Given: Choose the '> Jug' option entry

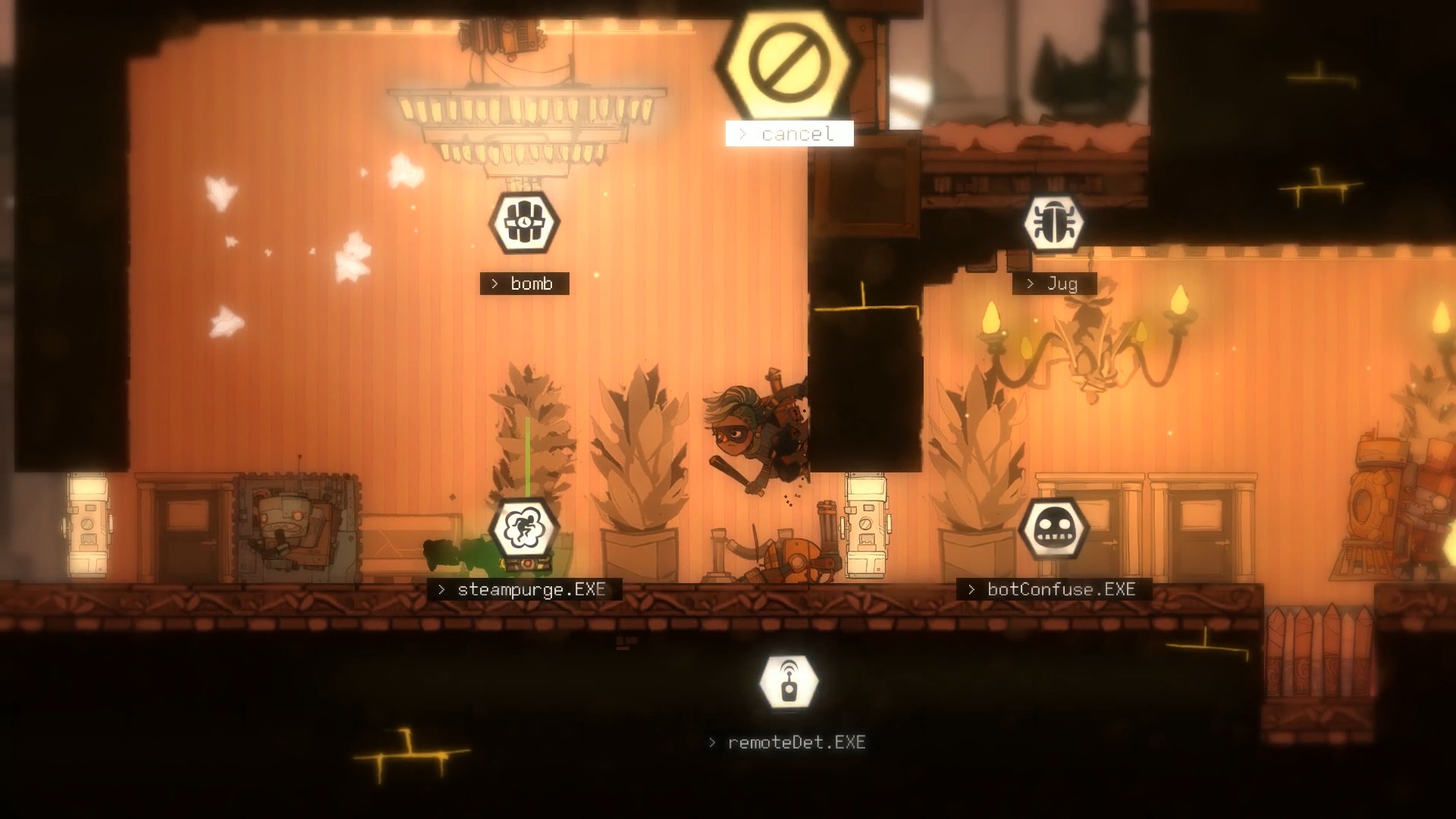Looking at the screenshot, I should coord(1054,284).
